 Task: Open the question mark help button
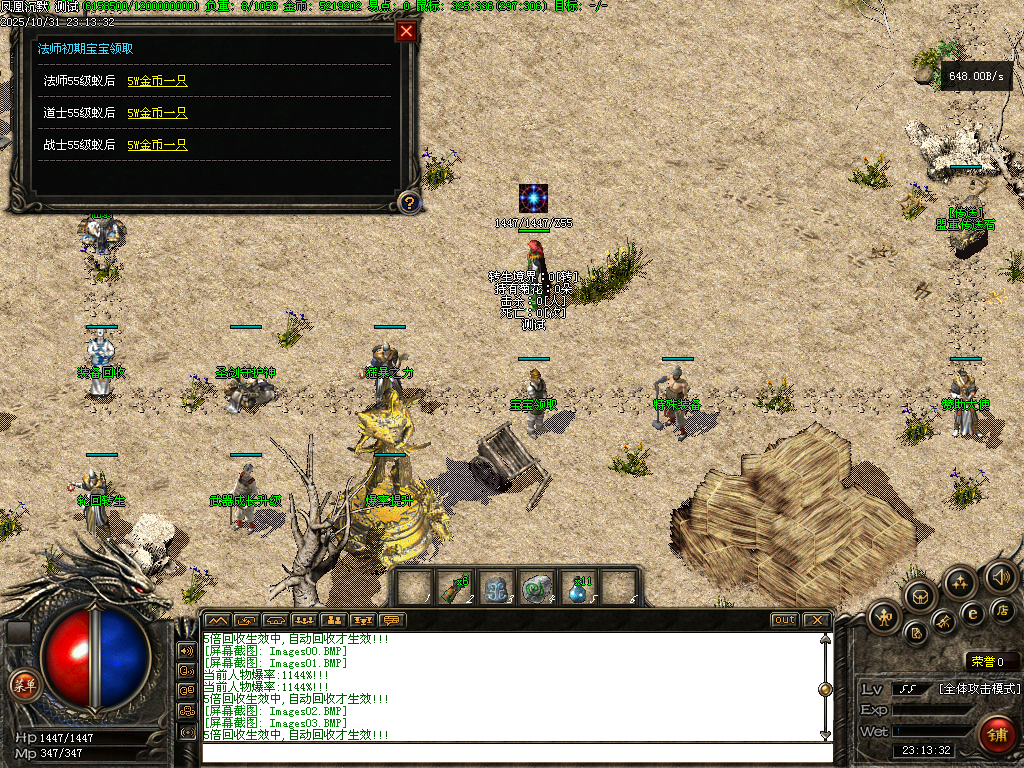point(408,203)
